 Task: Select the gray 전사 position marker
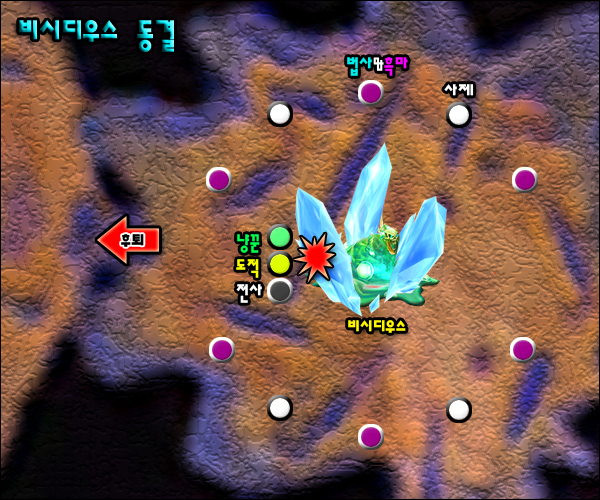coord(280,290)
